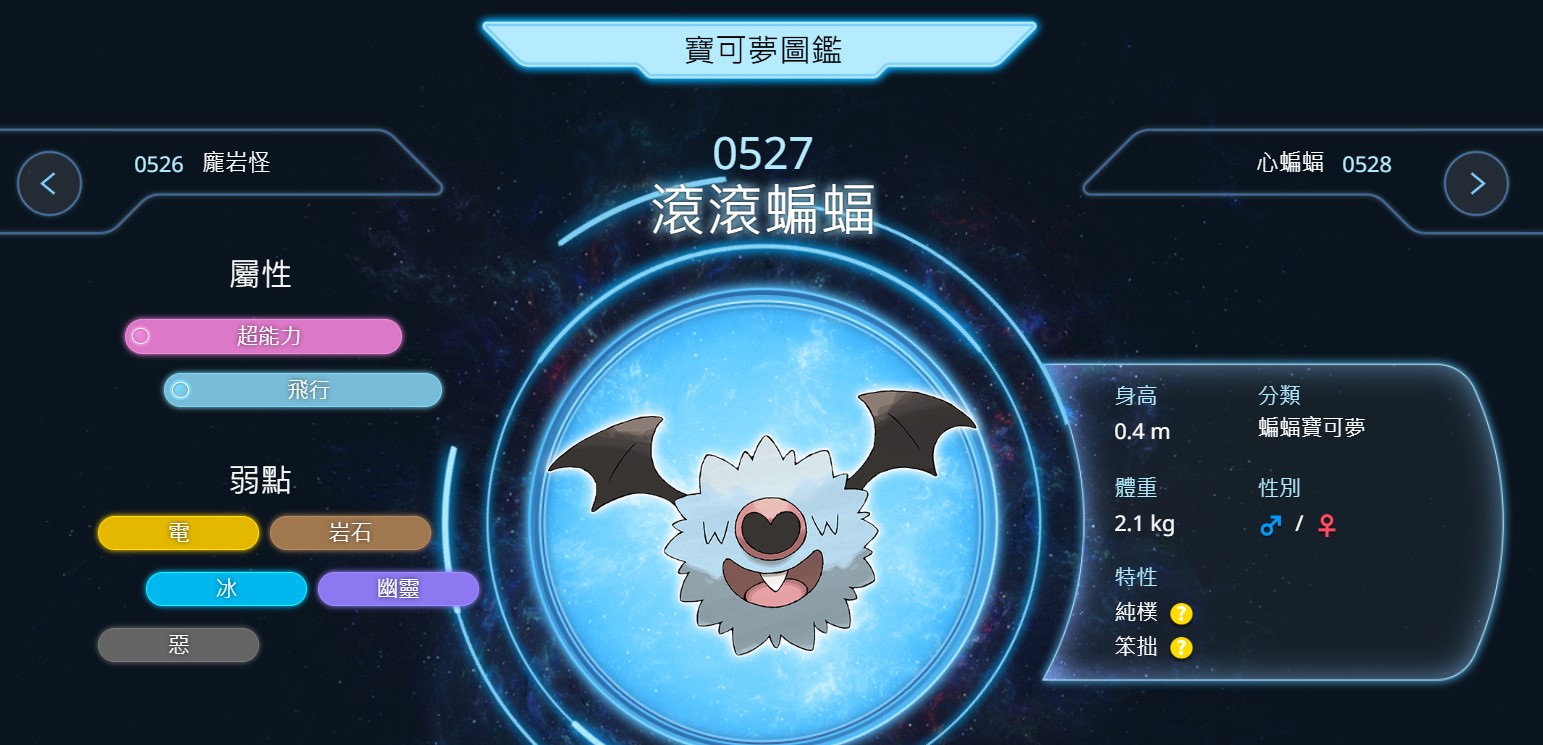Show info for the 笨拙 ability
The height and width of the screenshot is (745, 1543).
click(x=1181, y=648)
